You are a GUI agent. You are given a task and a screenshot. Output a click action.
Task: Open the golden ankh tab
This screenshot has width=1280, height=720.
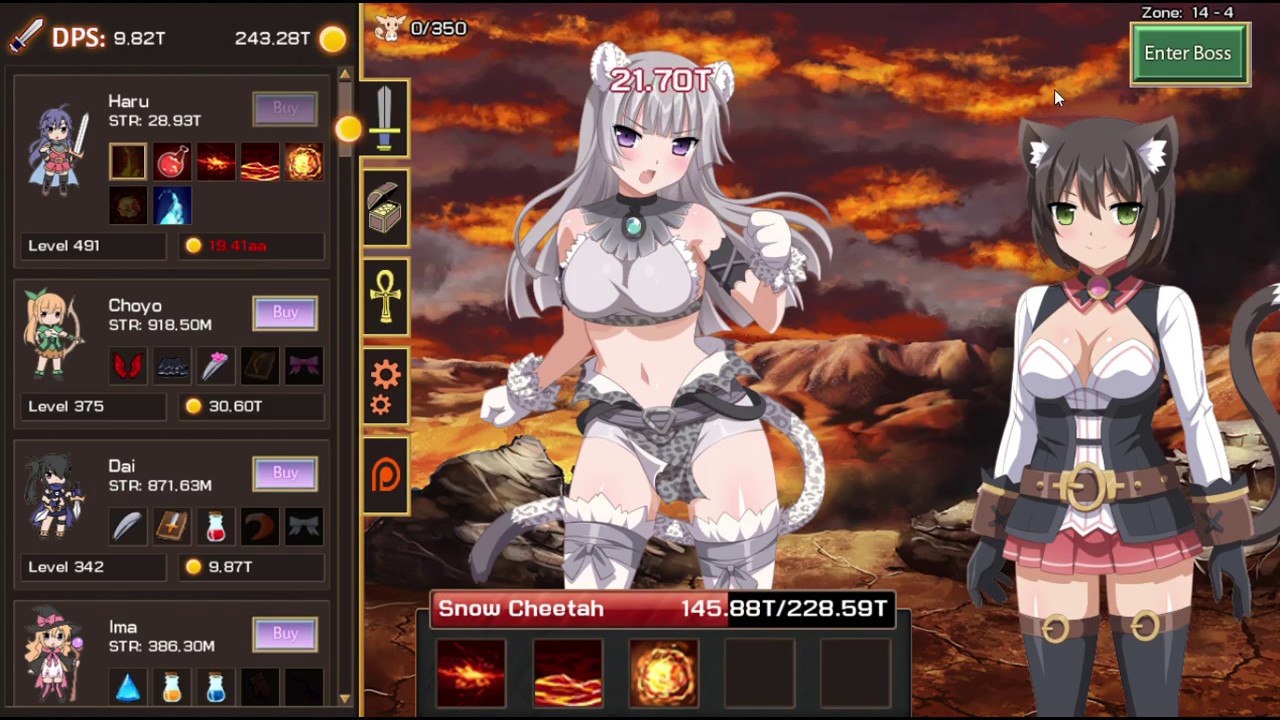[385, 296]
